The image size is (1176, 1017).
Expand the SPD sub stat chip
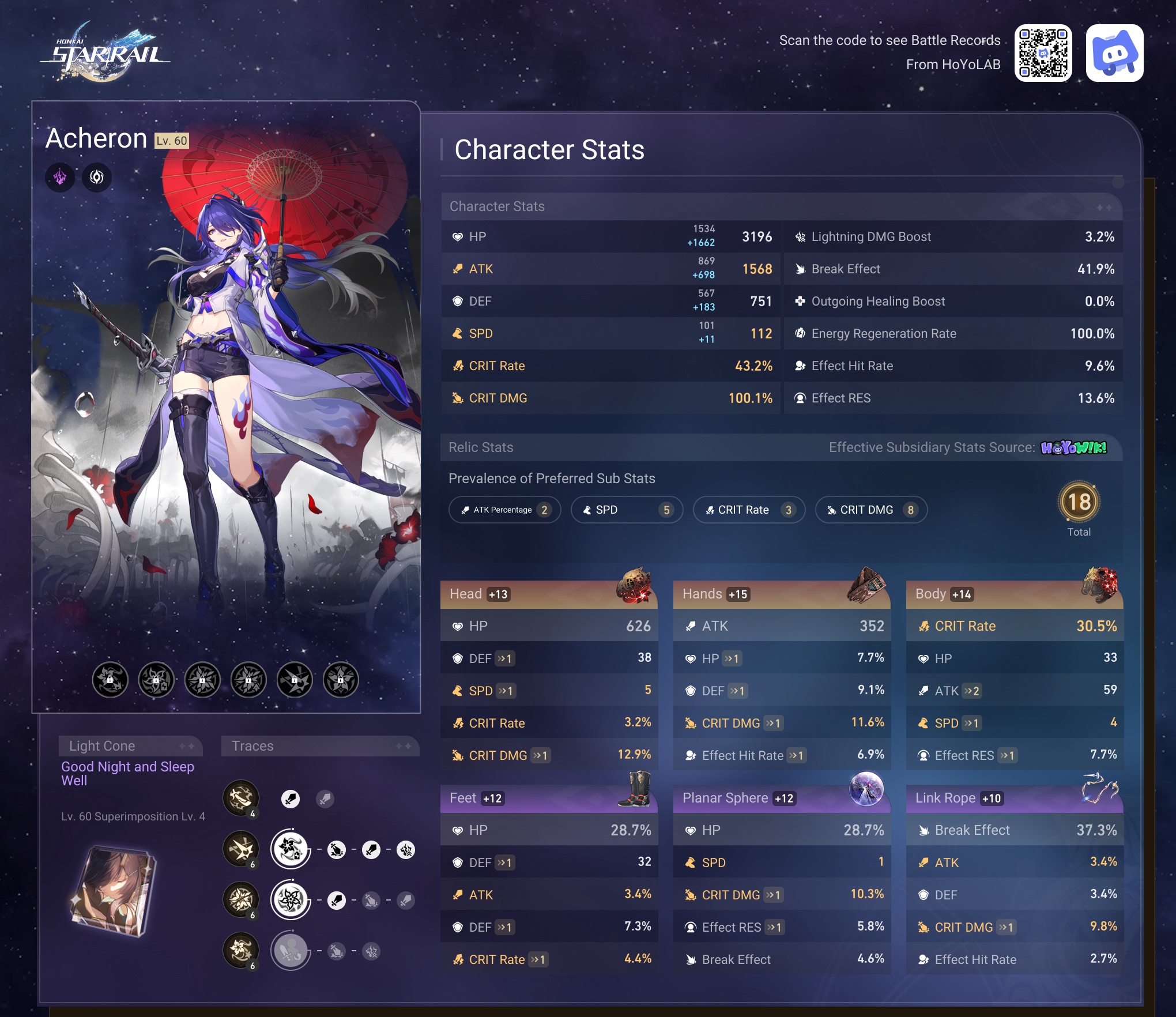pos(627,510)
